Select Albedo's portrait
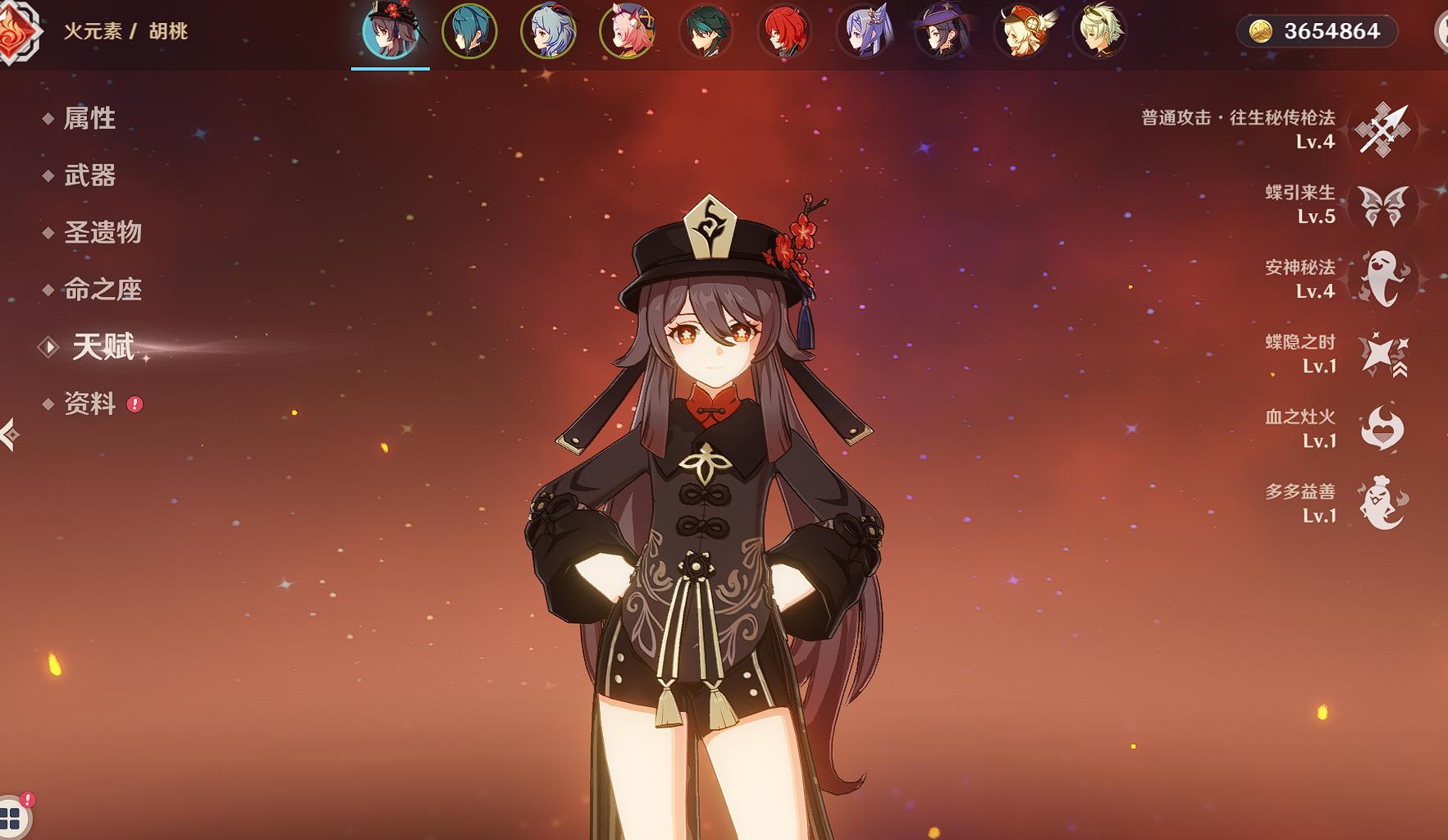Screen dimensions: 1448x840 pos(1100,31)
